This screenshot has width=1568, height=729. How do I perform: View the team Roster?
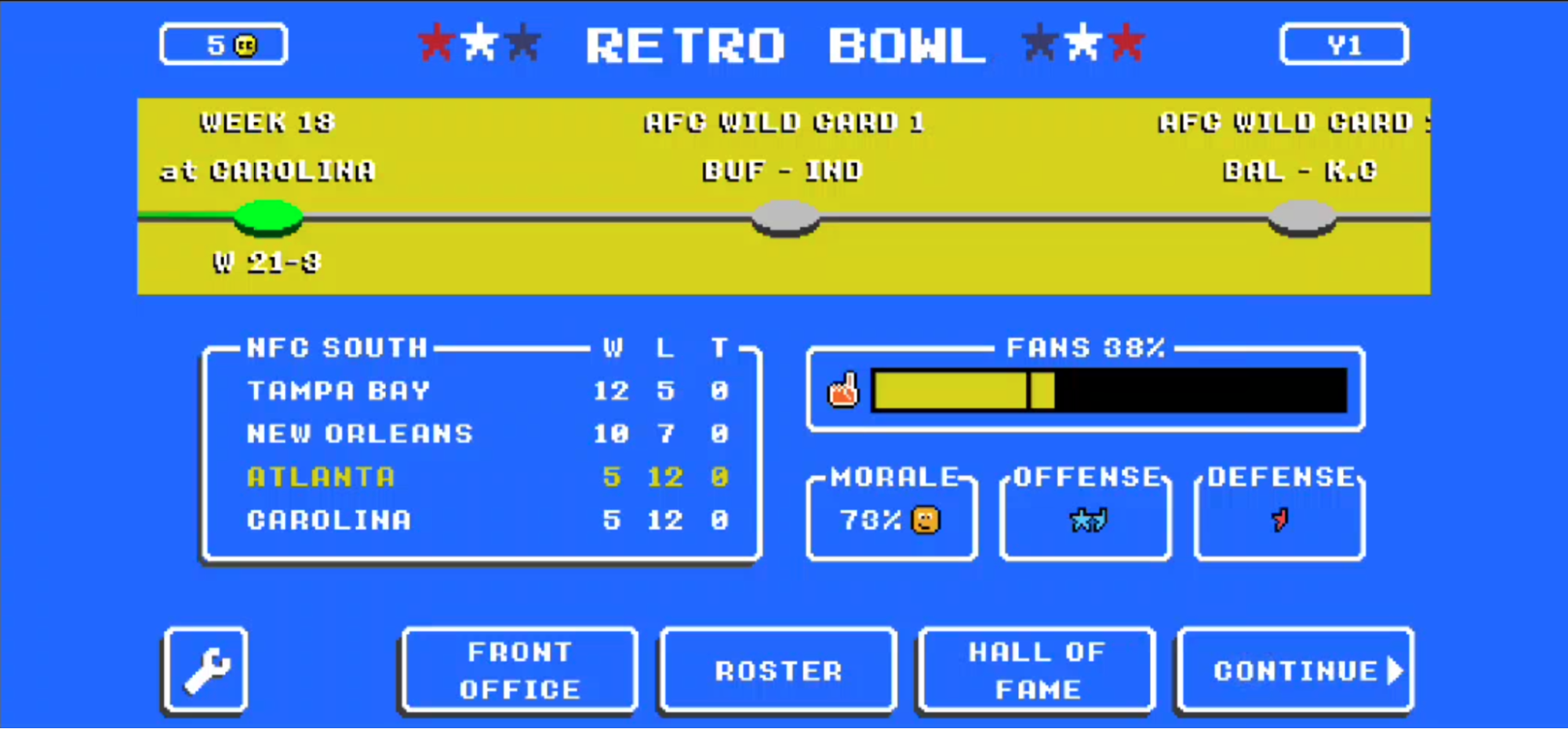(778, 671)
